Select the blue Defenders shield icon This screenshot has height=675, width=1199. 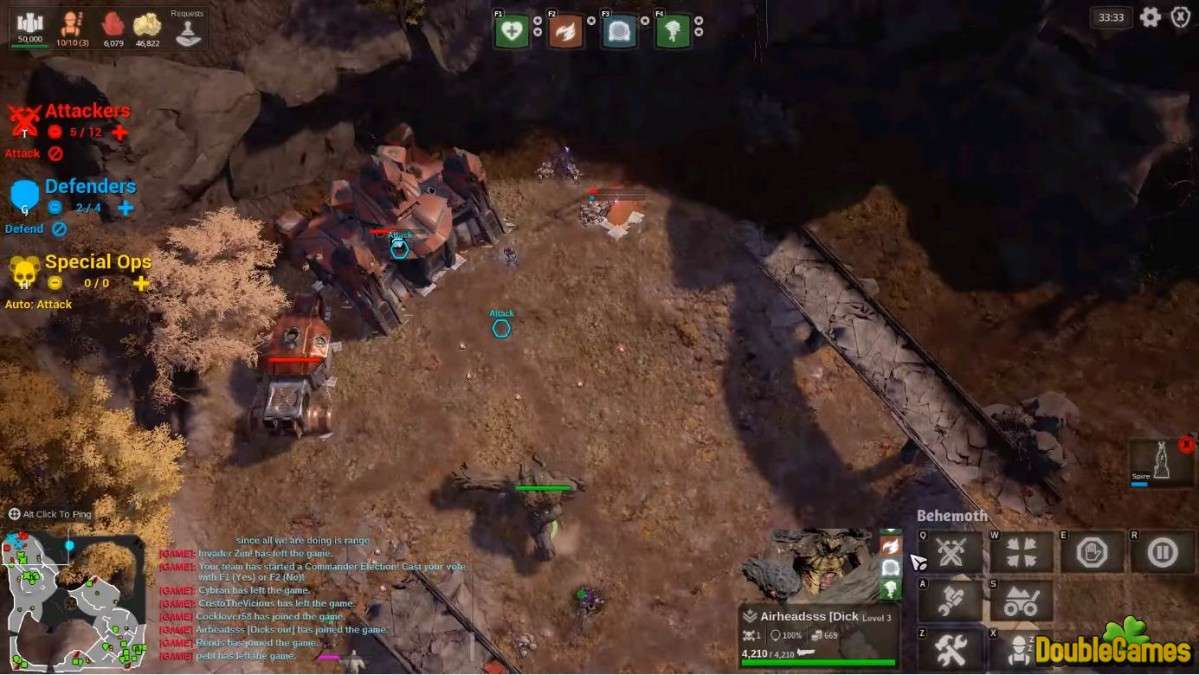pyautogui.click(x=25, y=195)
